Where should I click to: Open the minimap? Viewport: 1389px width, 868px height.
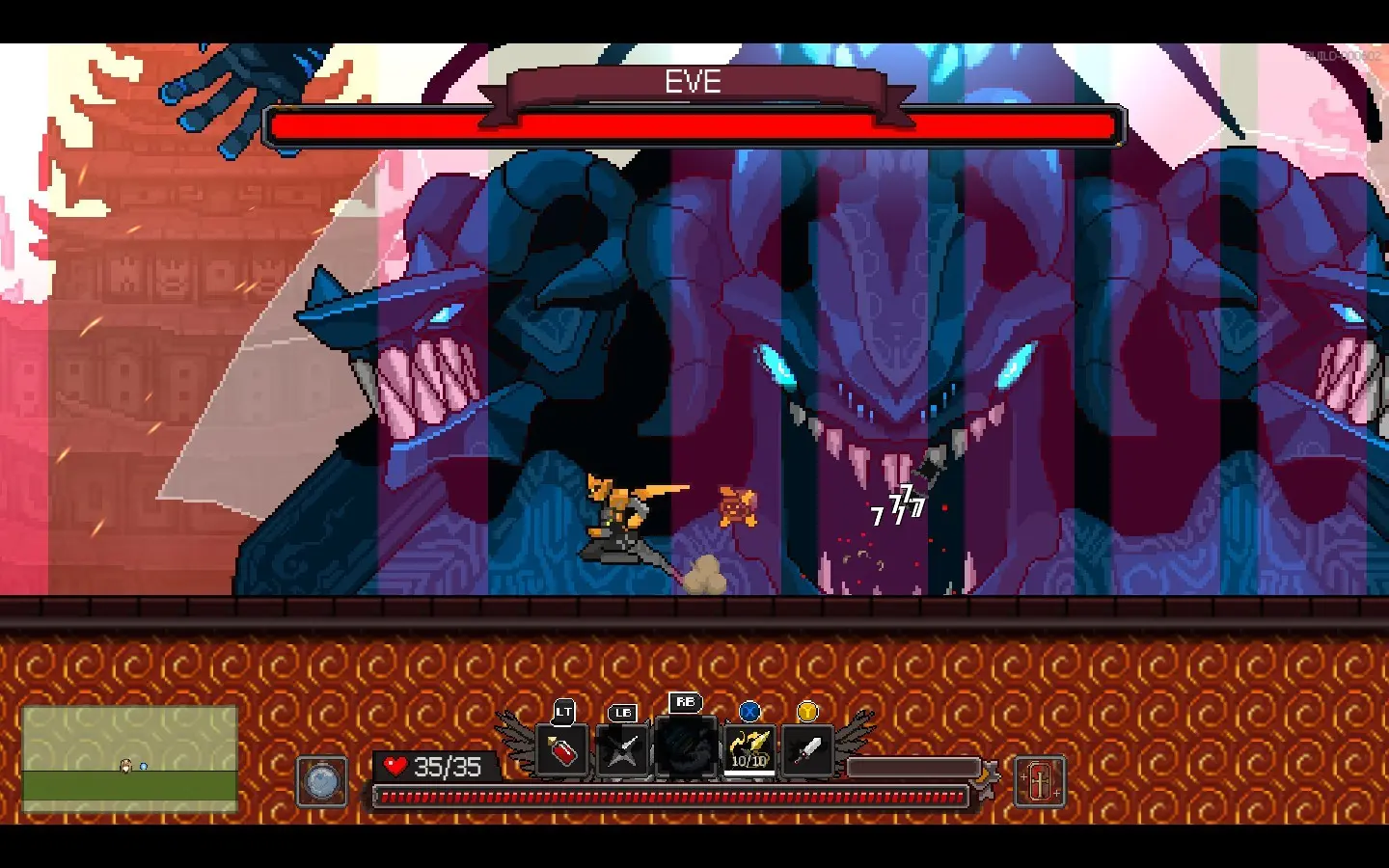click(x=130, y=759)
